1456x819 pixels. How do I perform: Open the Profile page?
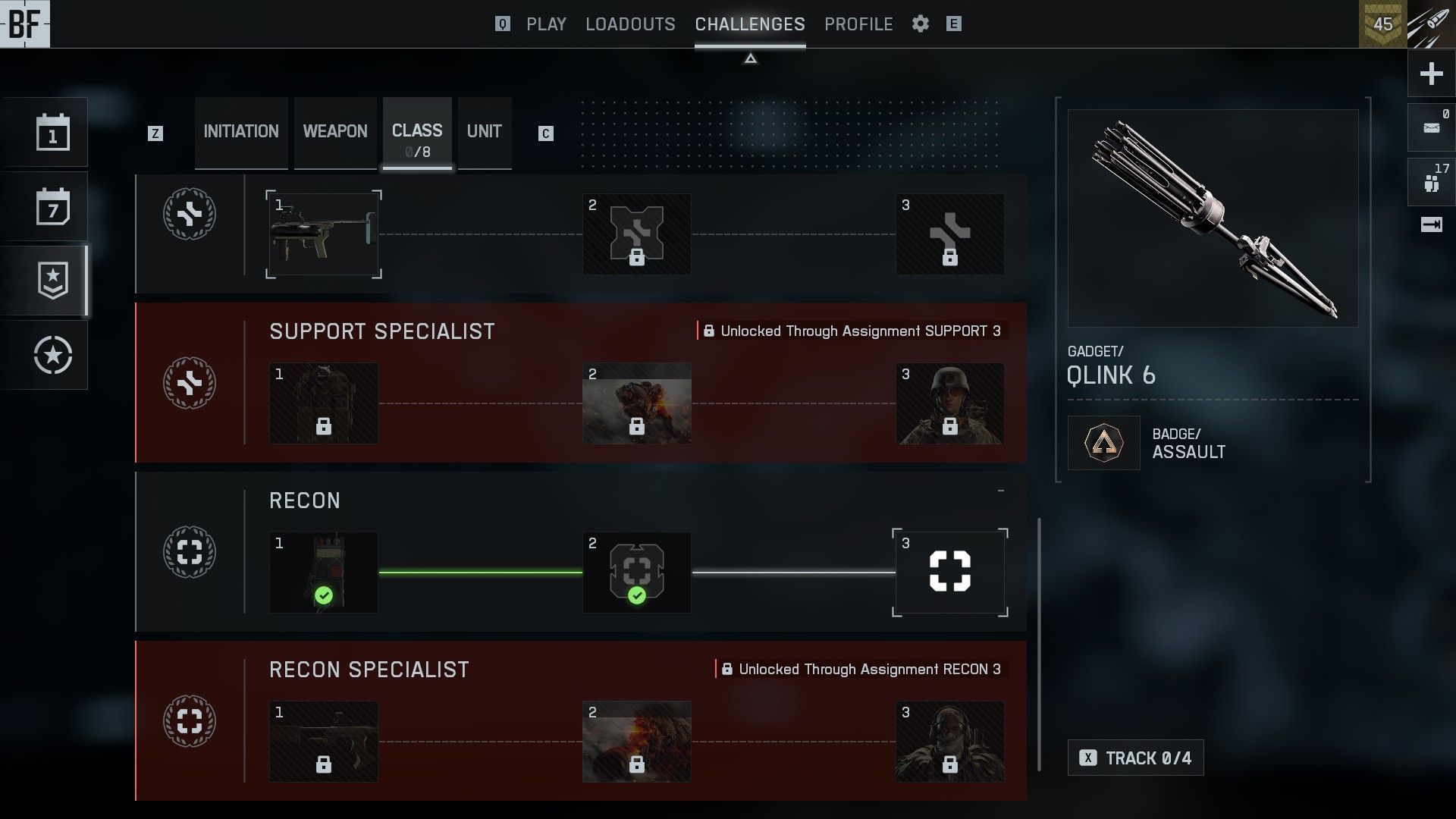click(x=858, y=24)
